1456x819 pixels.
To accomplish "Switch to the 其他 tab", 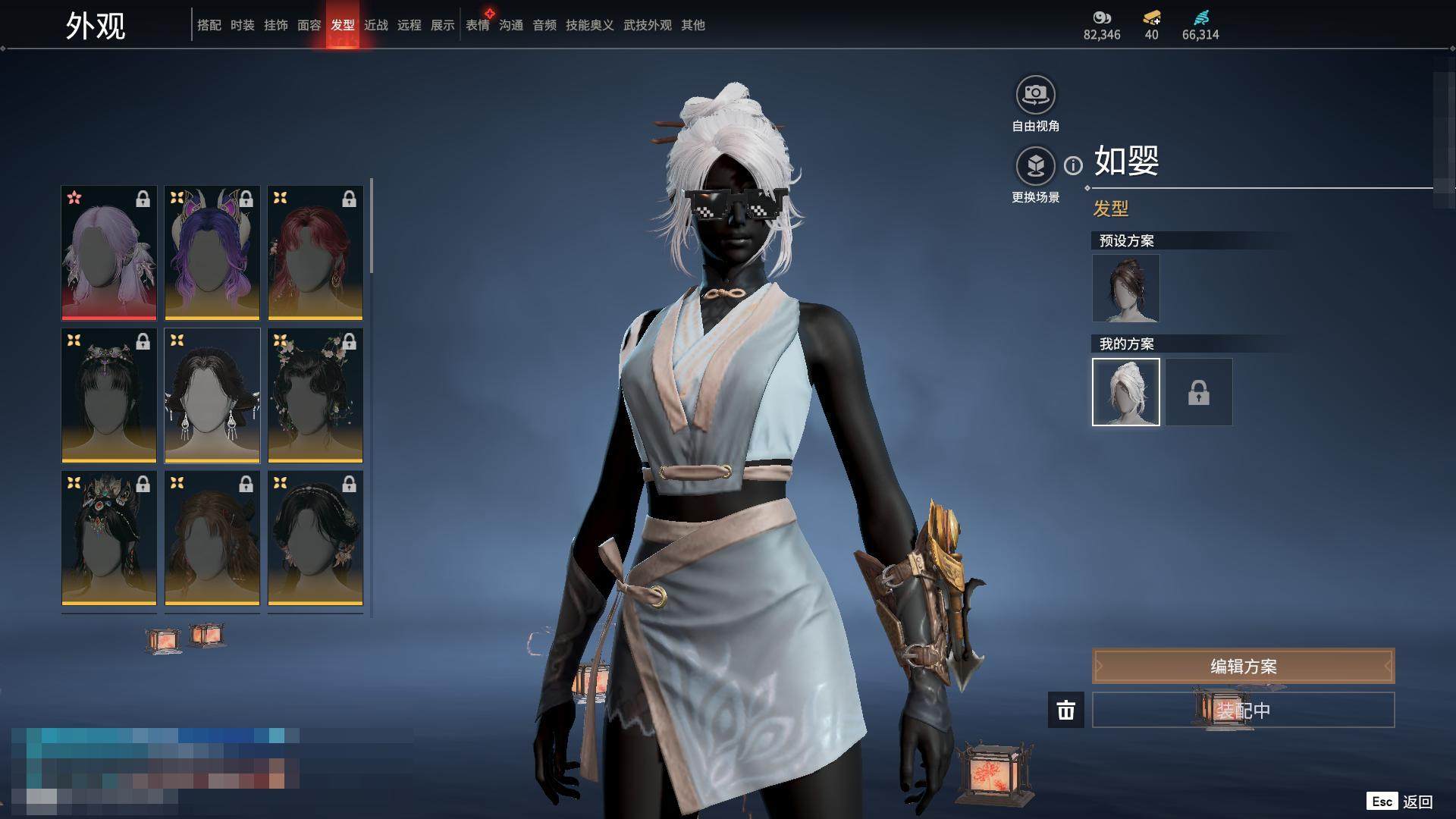I will point(692,25).
